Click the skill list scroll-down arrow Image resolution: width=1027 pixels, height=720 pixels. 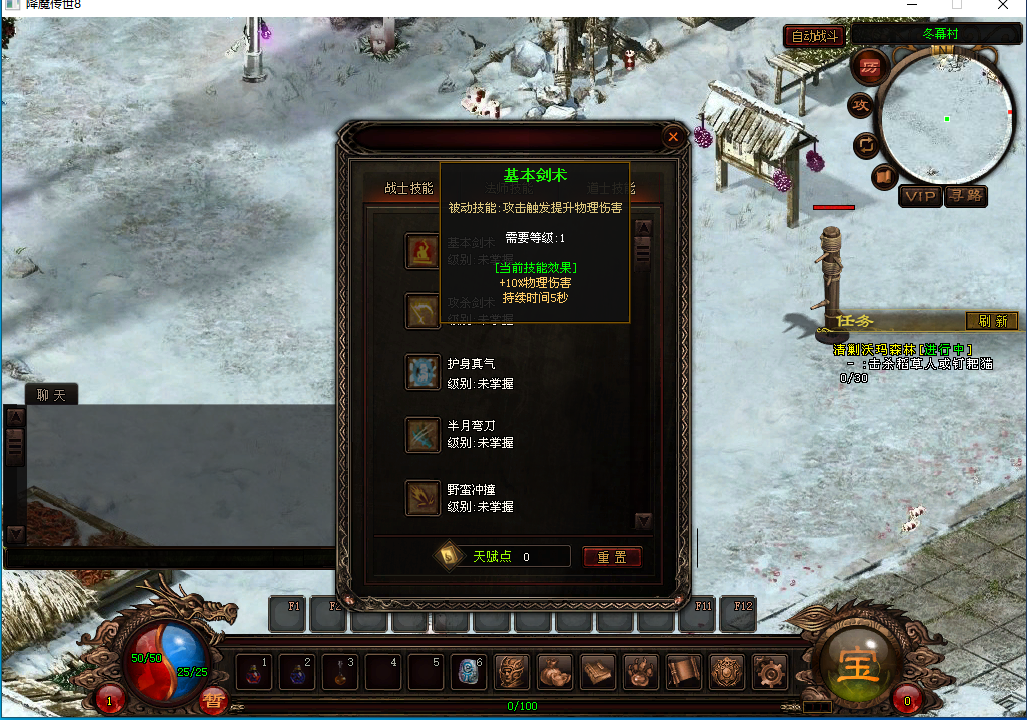click(x=643, y=521)
